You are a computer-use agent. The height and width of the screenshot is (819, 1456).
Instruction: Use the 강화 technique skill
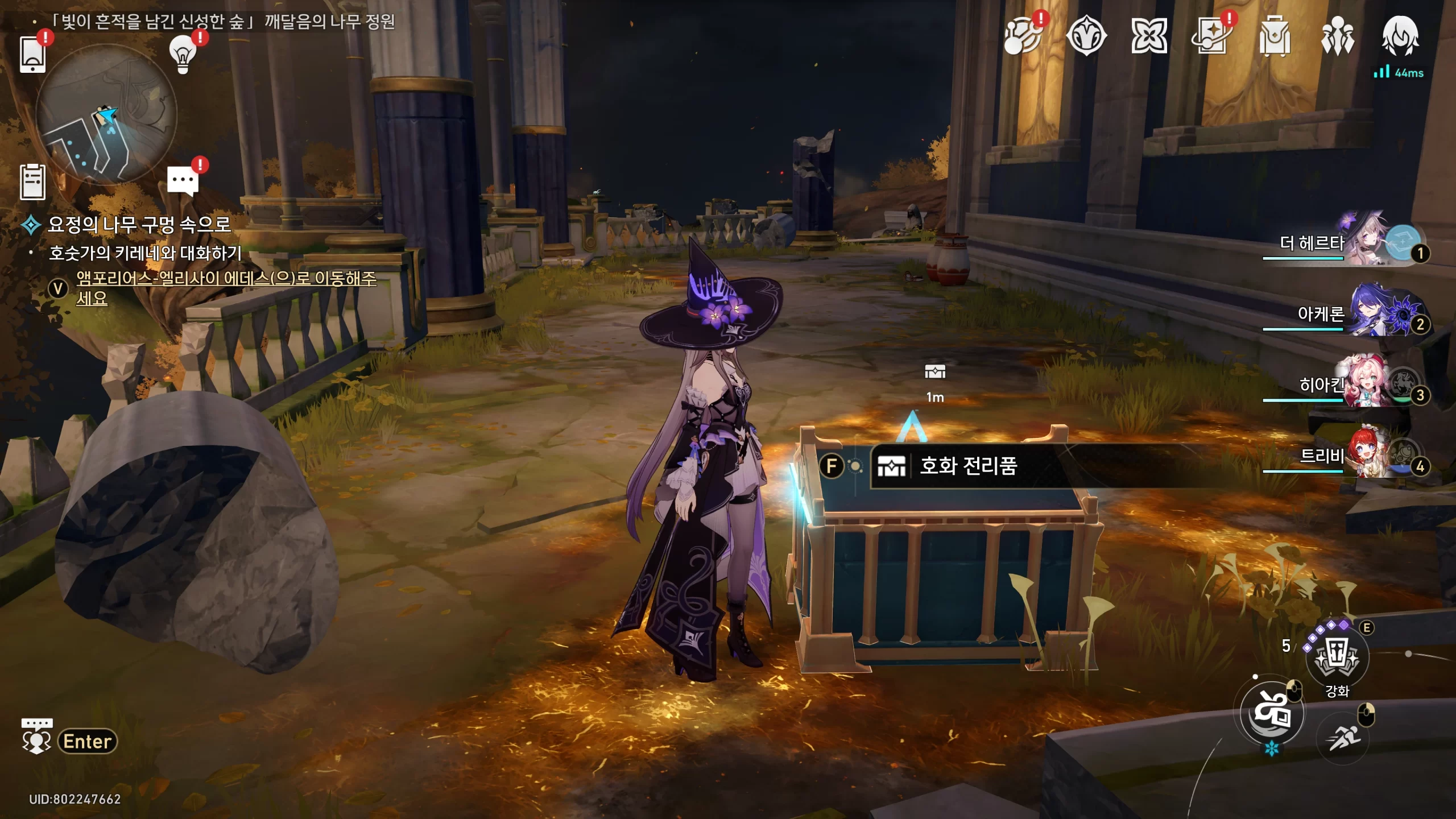(1337, 656)
